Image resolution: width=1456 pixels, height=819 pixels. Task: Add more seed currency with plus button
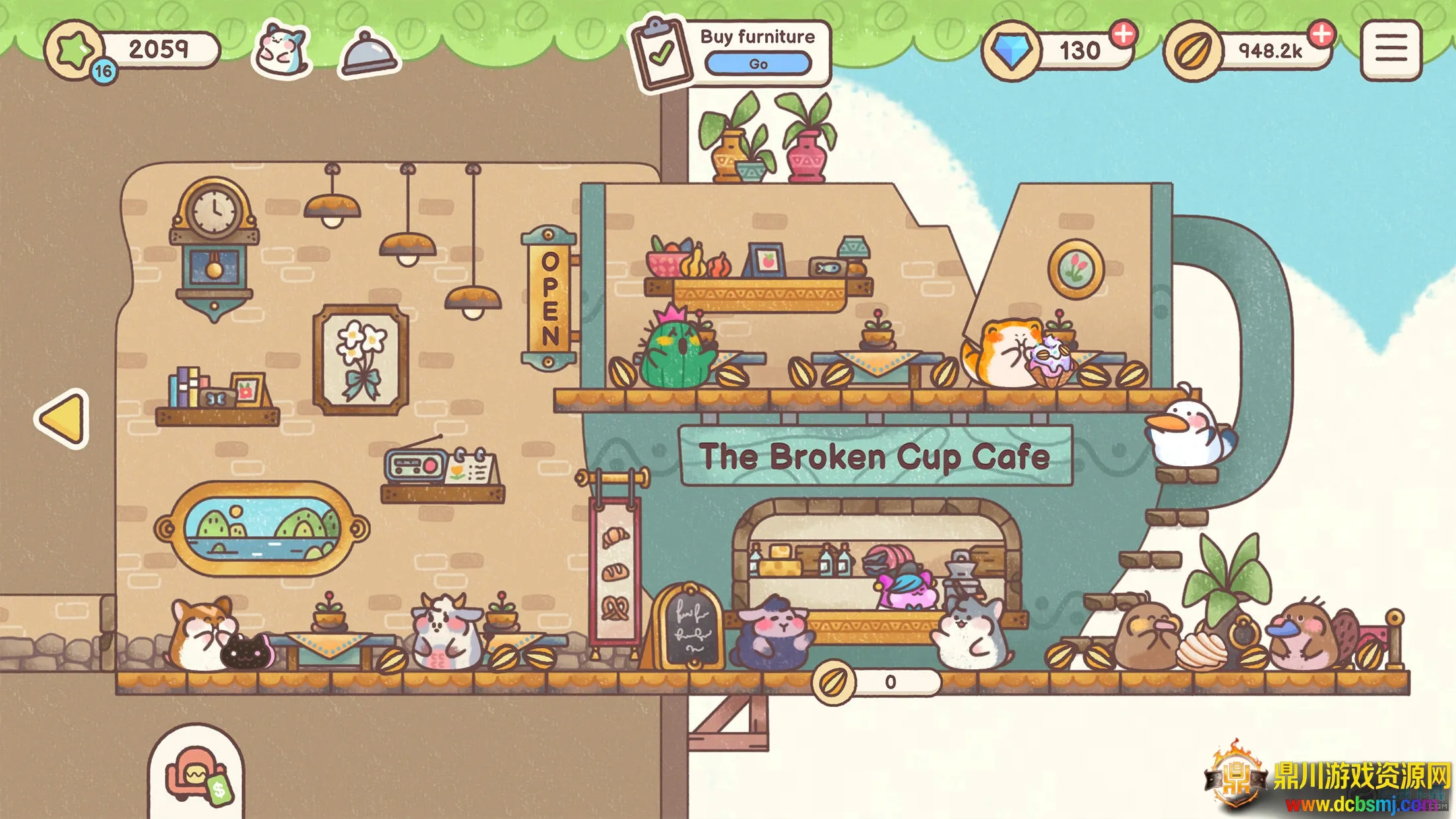click(x=1321, y=34)
